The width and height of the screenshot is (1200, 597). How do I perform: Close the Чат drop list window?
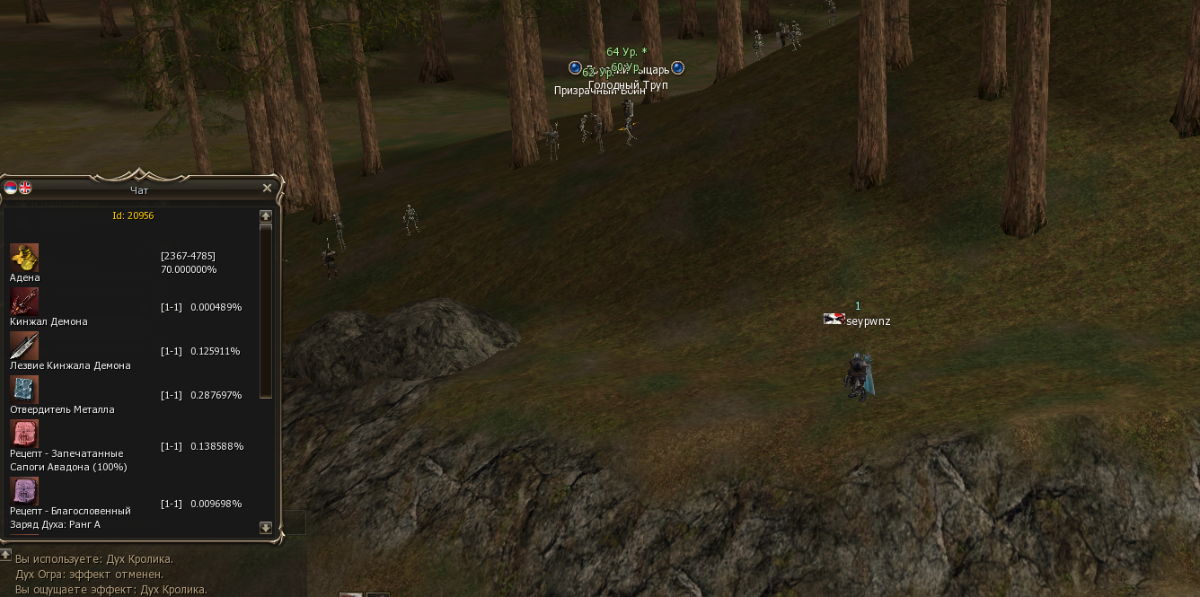pos(267,188)
